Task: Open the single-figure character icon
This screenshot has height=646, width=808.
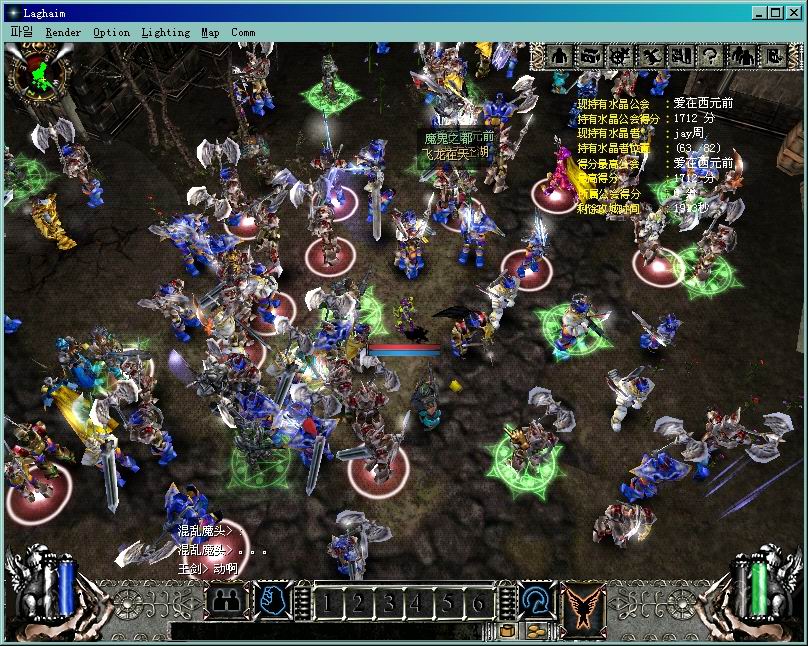Action: [x=560, y=57]
